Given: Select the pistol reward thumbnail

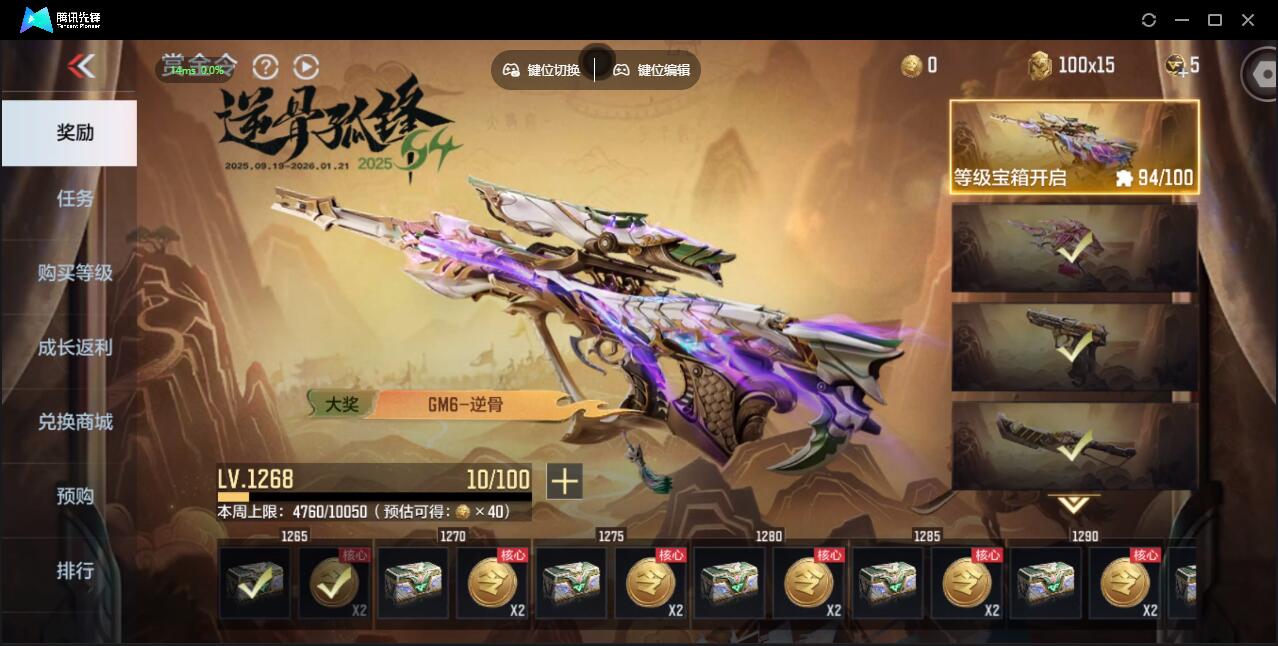Looking at the screenshot, I should [1074, 347].
